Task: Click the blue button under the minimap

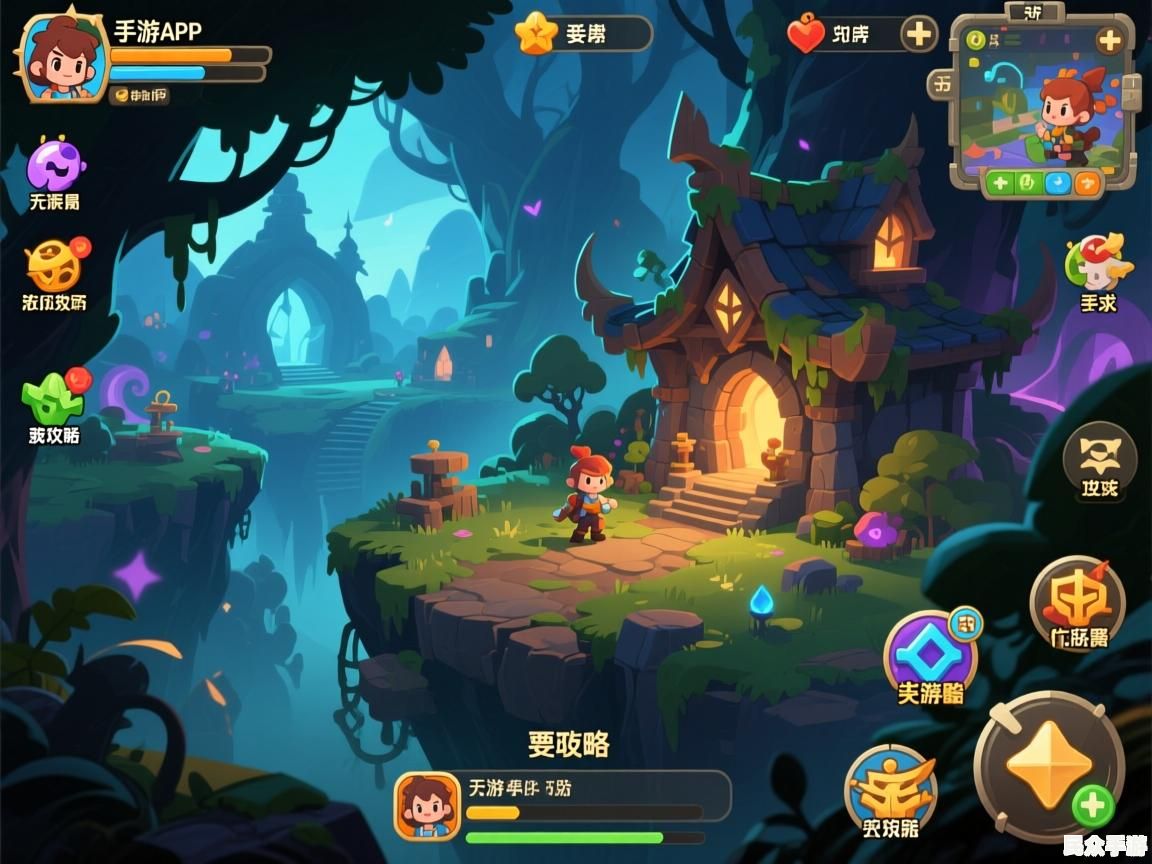Action: [x=1057, y=183]
